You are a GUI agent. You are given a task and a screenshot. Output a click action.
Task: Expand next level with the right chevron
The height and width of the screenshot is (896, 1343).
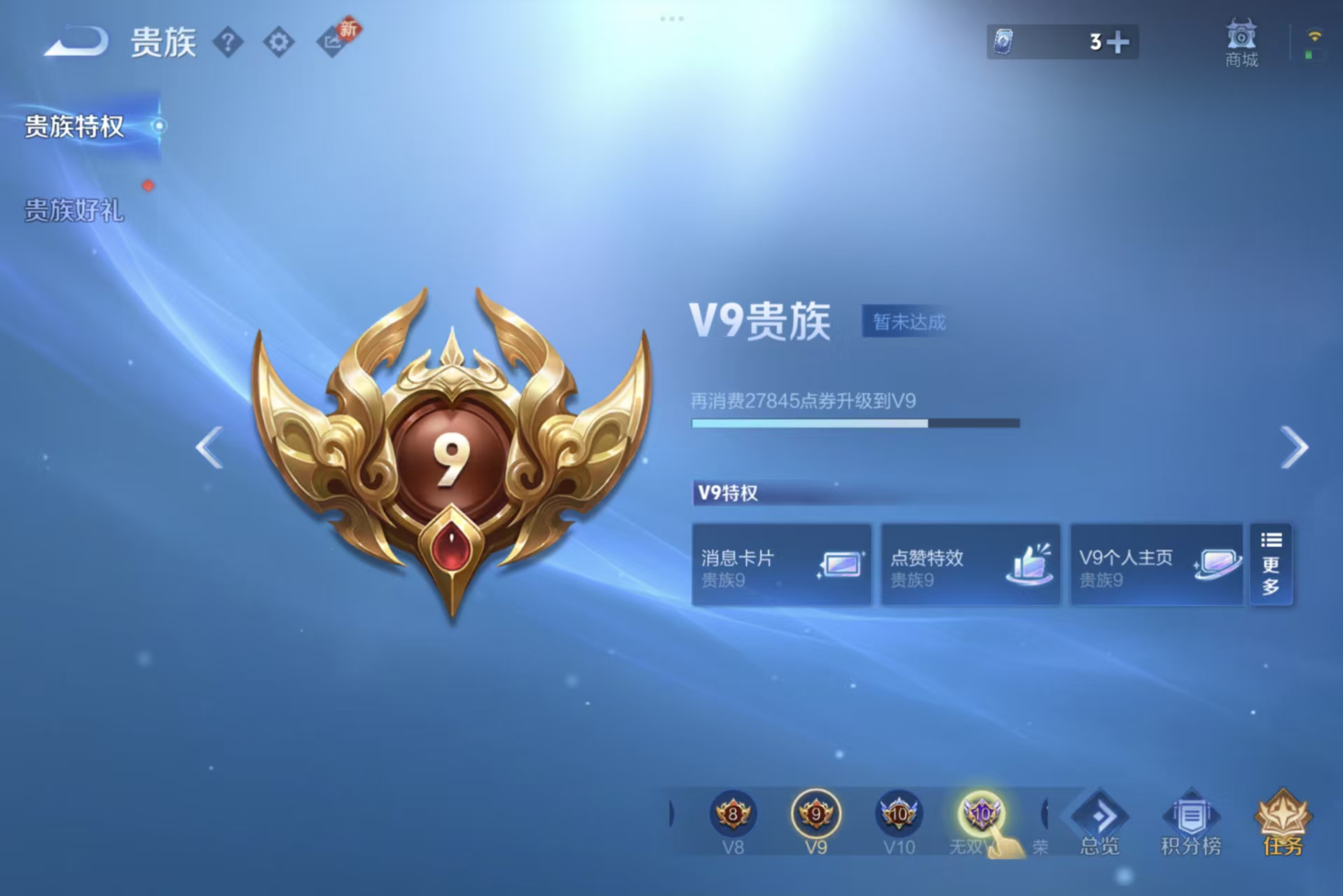pyautogui.click(x=1293, y=447)
